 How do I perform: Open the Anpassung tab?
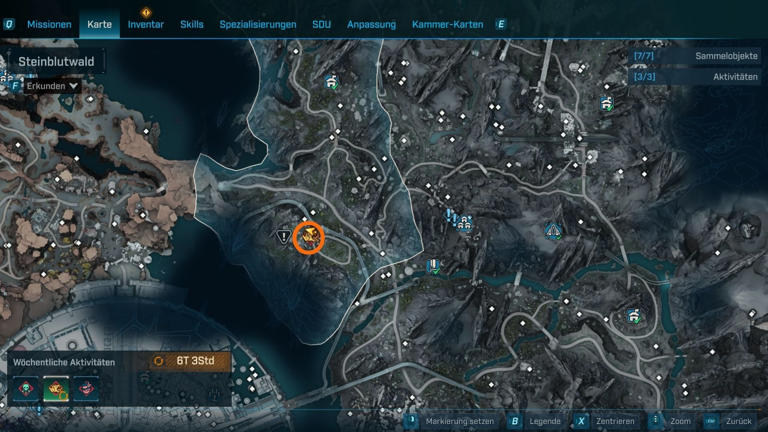click(x=371, y=24)
